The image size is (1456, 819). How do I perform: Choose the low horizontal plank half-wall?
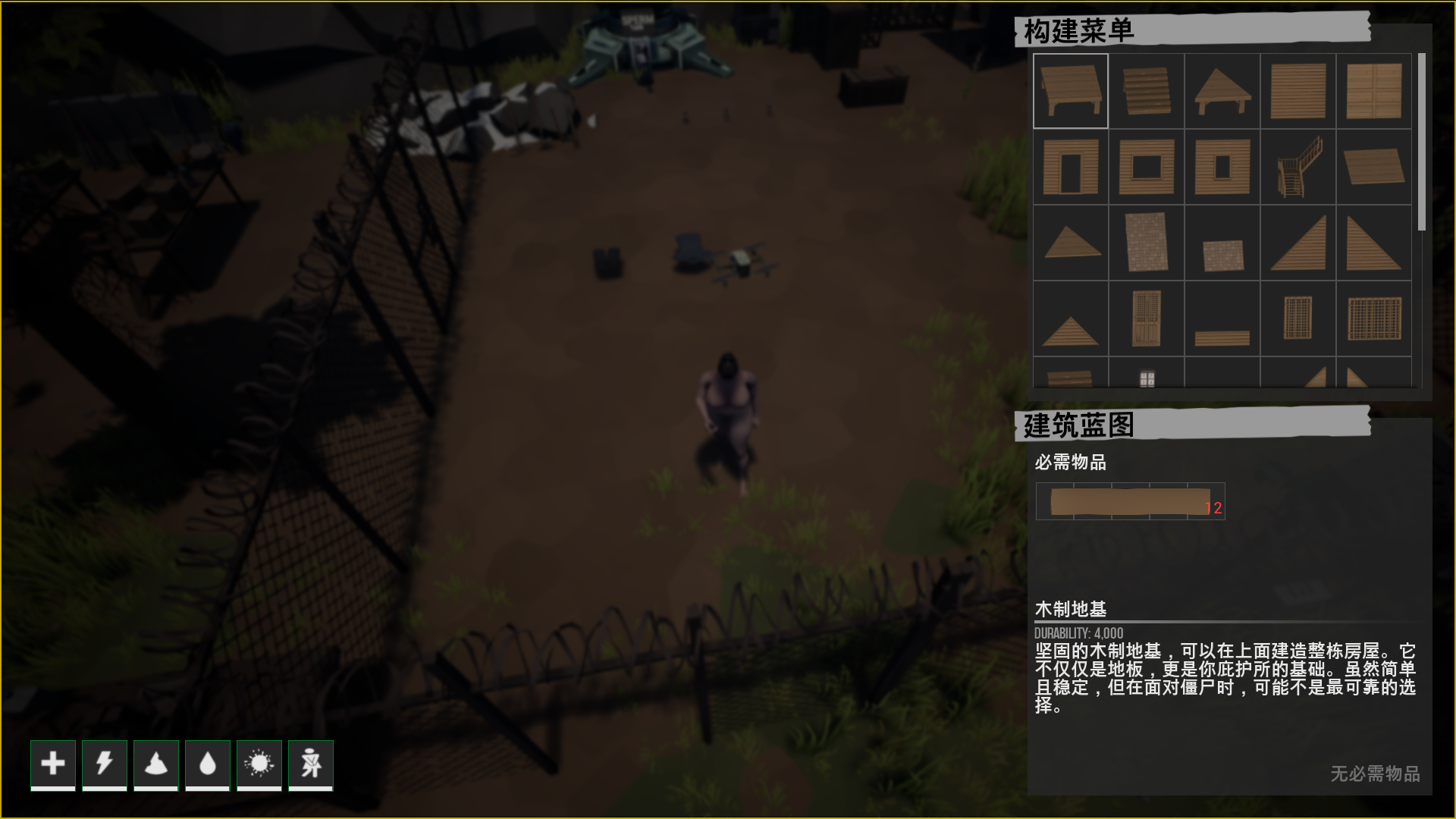click(1222, 337)
